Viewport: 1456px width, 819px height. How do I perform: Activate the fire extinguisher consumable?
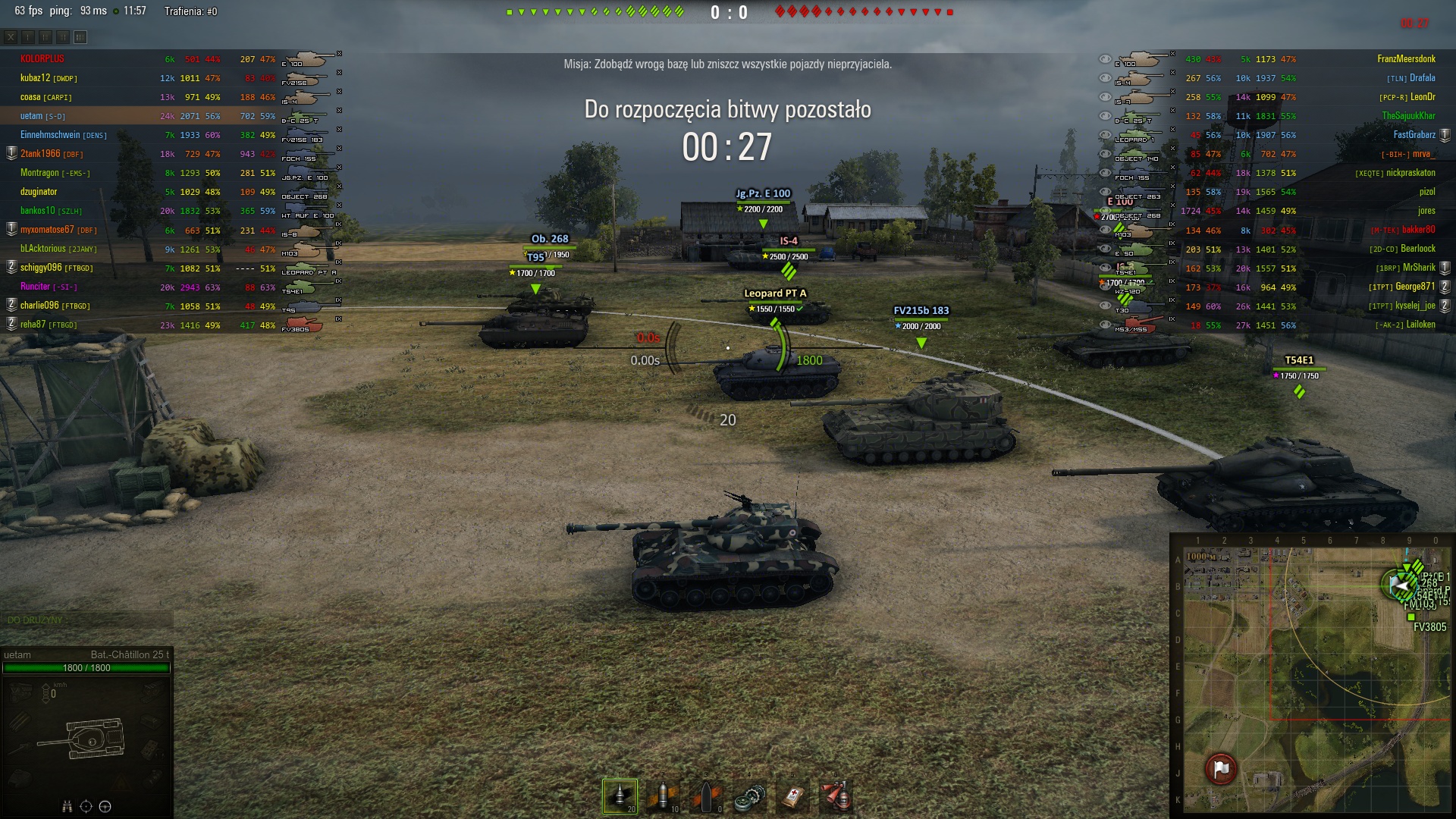click(x=836, y=796)
